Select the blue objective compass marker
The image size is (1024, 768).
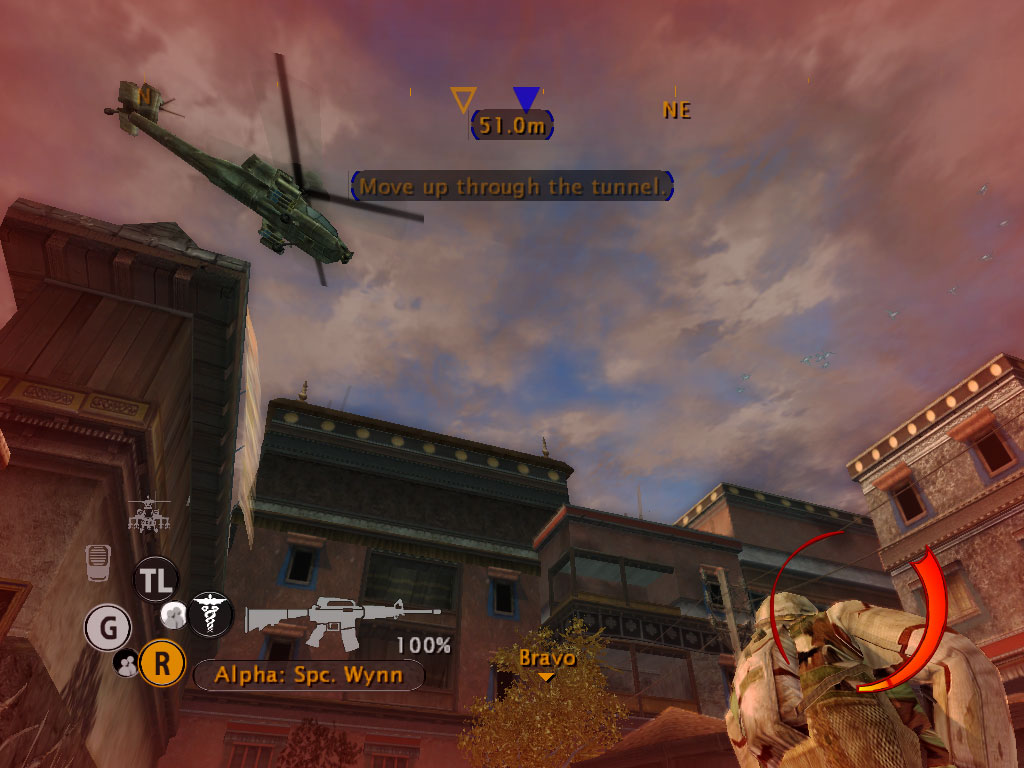[x=526, y=98]
